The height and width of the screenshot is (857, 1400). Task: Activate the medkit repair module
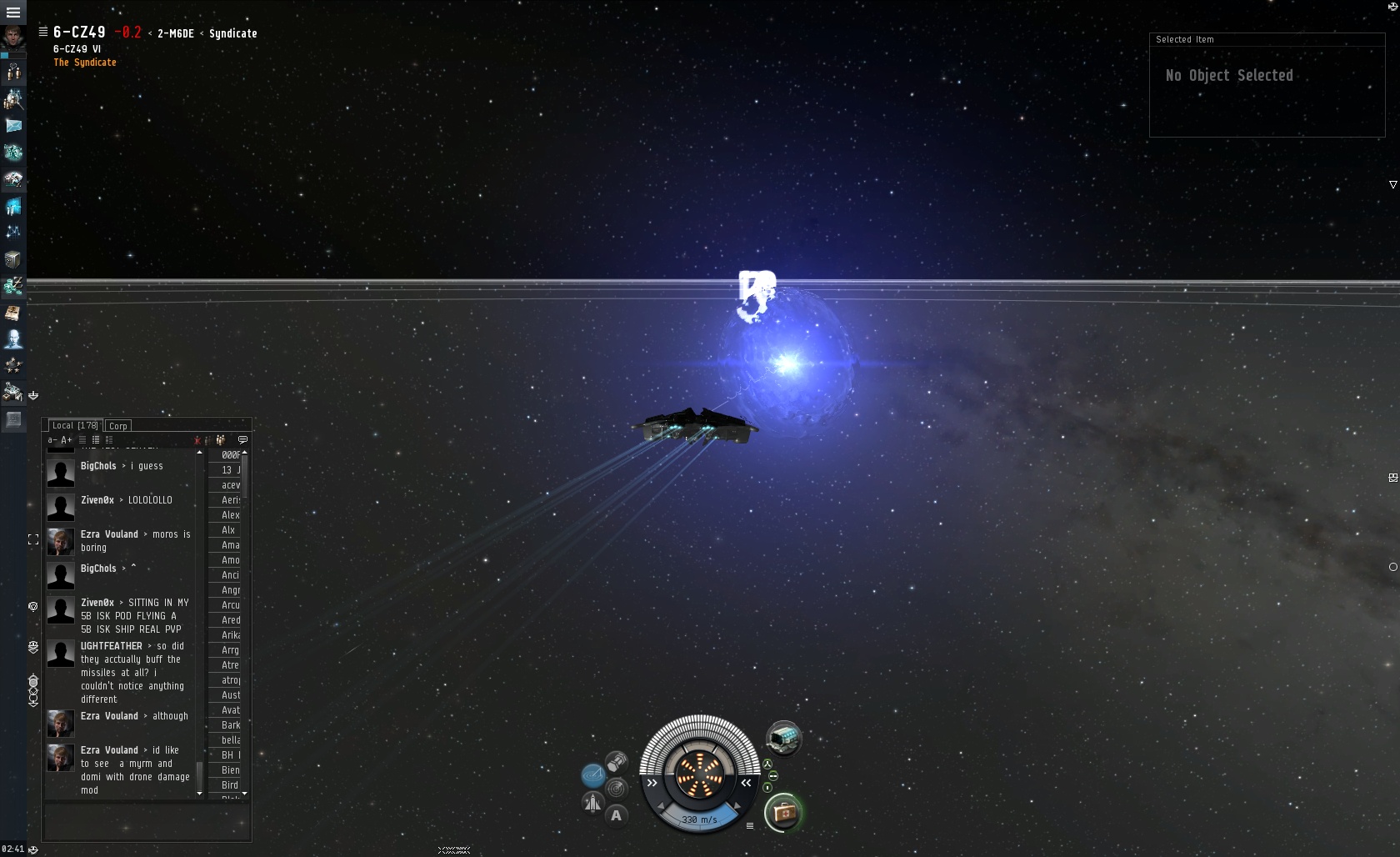[x=783, y=812]
